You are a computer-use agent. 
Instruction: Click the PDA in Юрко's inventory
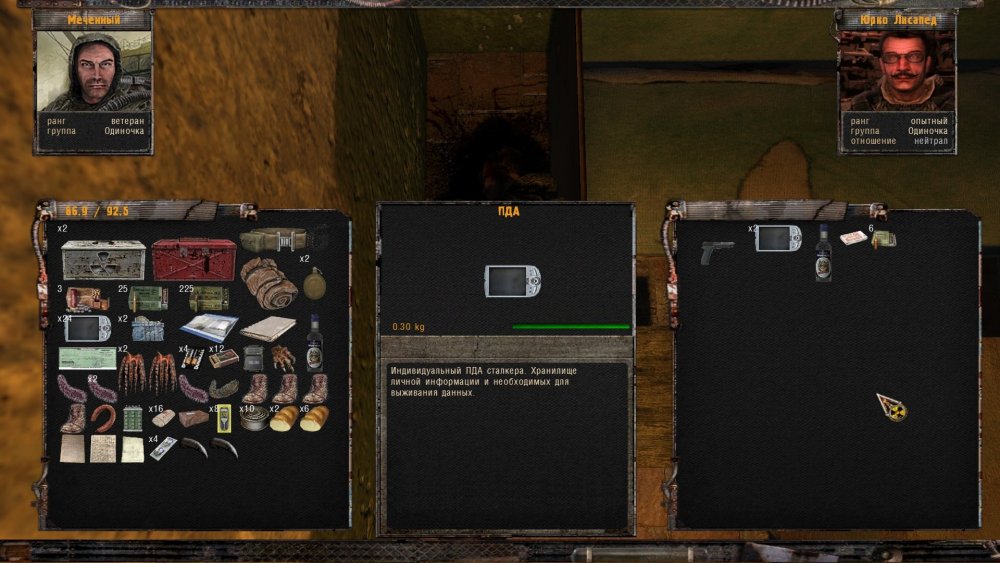click(778, 238)
